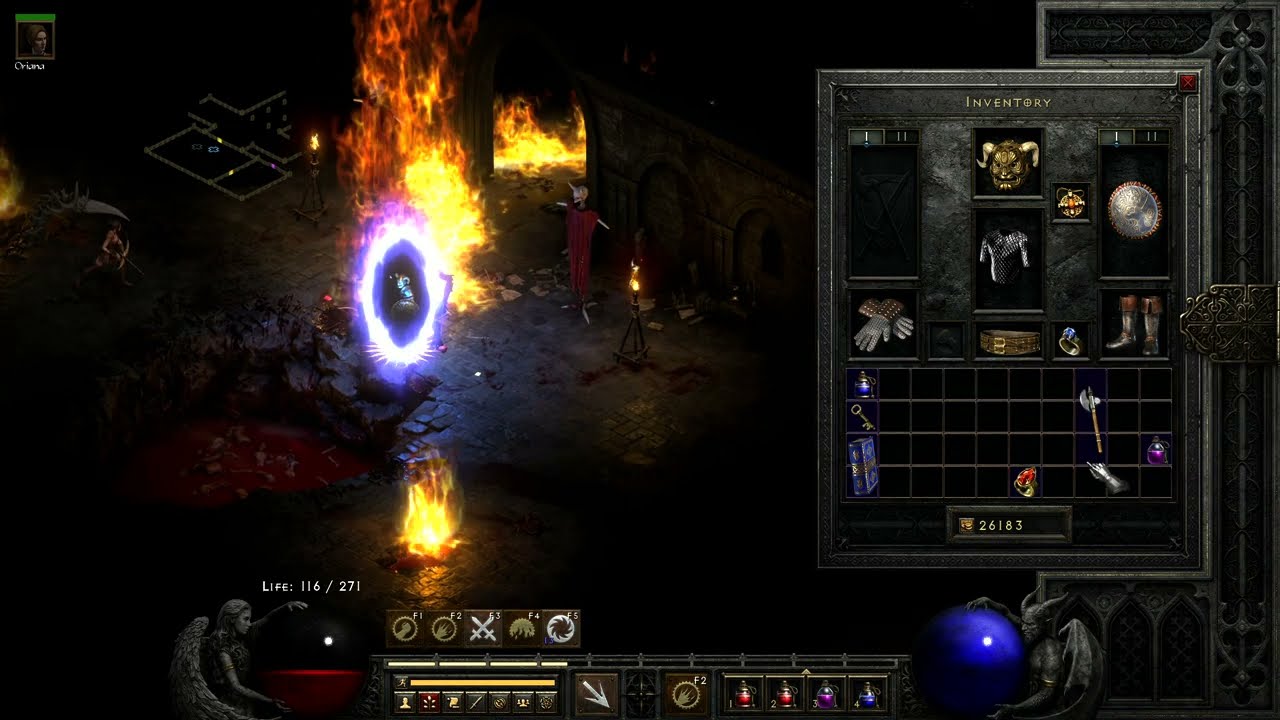Choose the equipped leather boots
The height and width of the screenshot is (720, 1280).
[1134, 323]
